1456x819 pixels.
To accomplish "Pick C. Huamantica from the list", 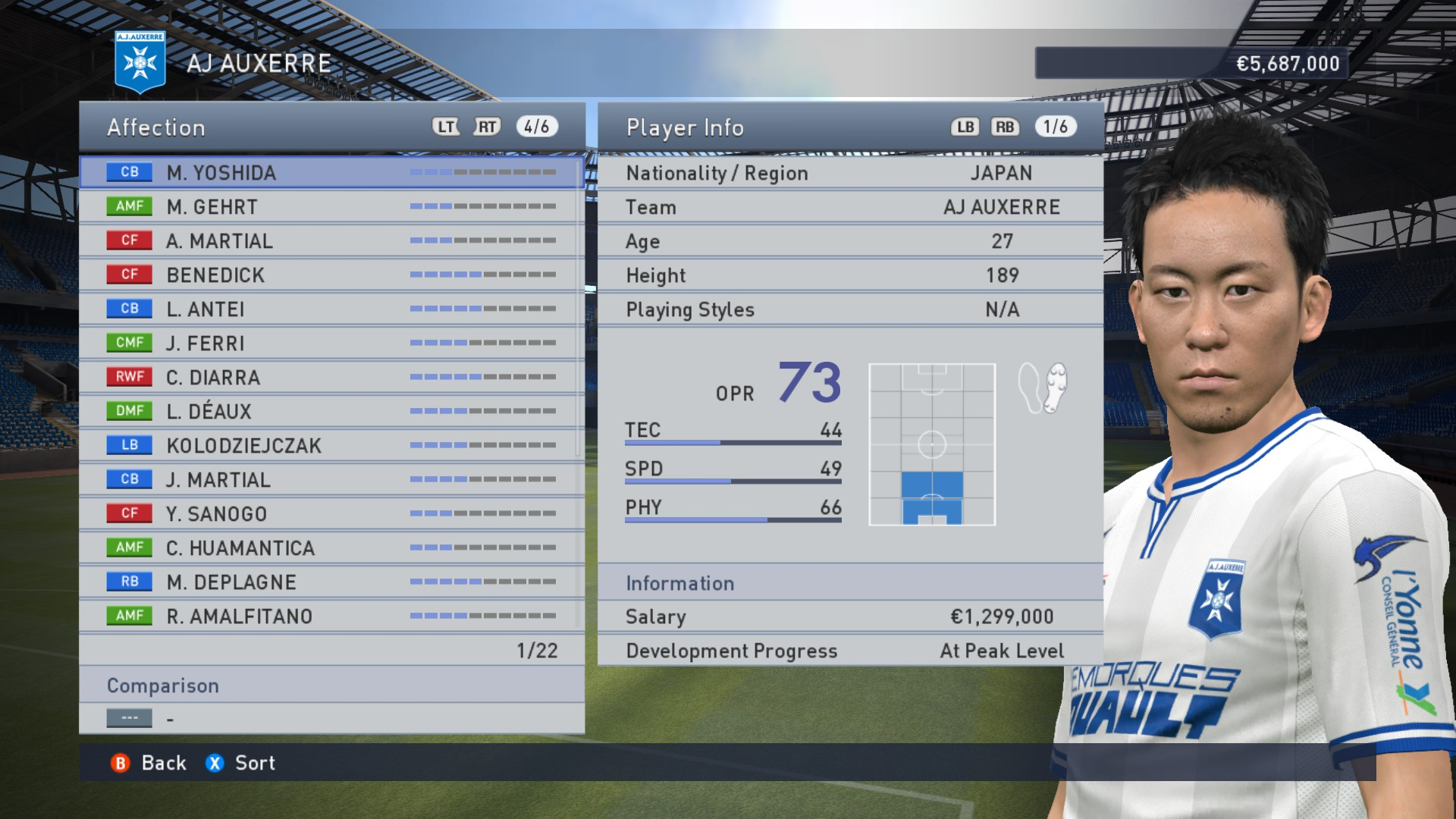I will [331, 548].
